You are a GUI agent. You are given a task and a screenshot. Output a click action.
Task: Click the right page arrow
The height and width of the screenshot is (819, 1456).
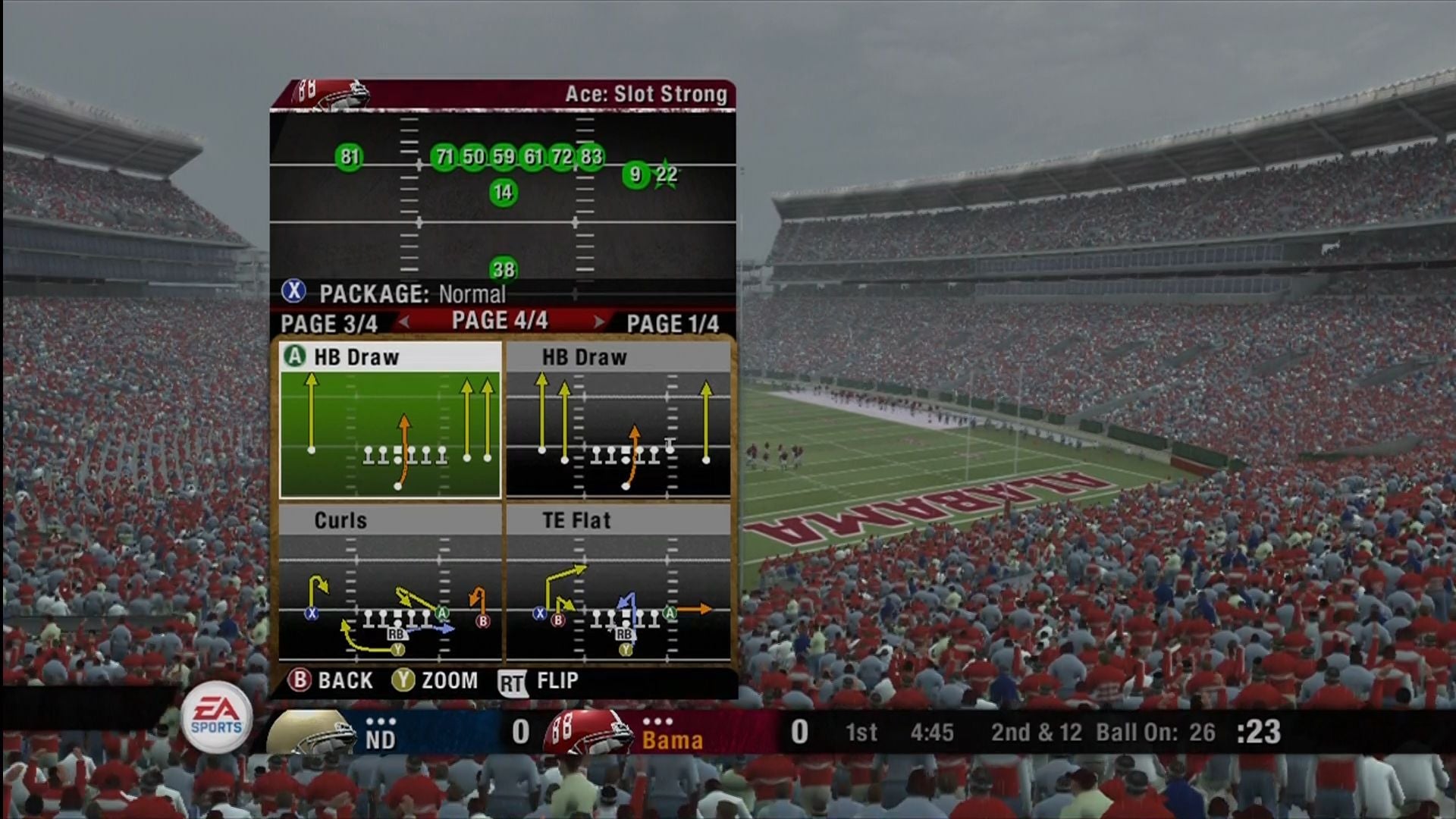598,322
